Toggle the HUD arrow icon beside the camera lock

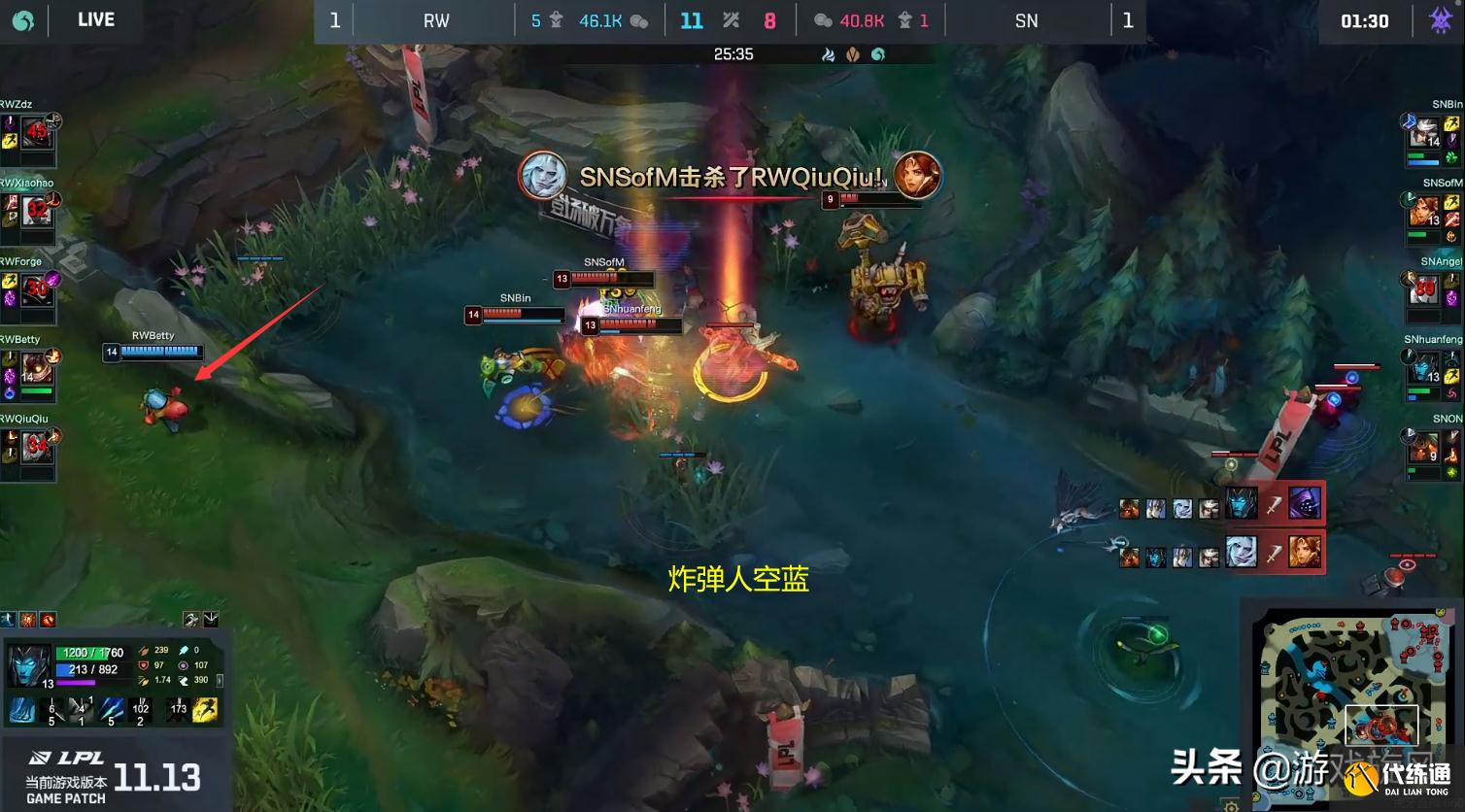pyautogui.click(x=210, y=619)
